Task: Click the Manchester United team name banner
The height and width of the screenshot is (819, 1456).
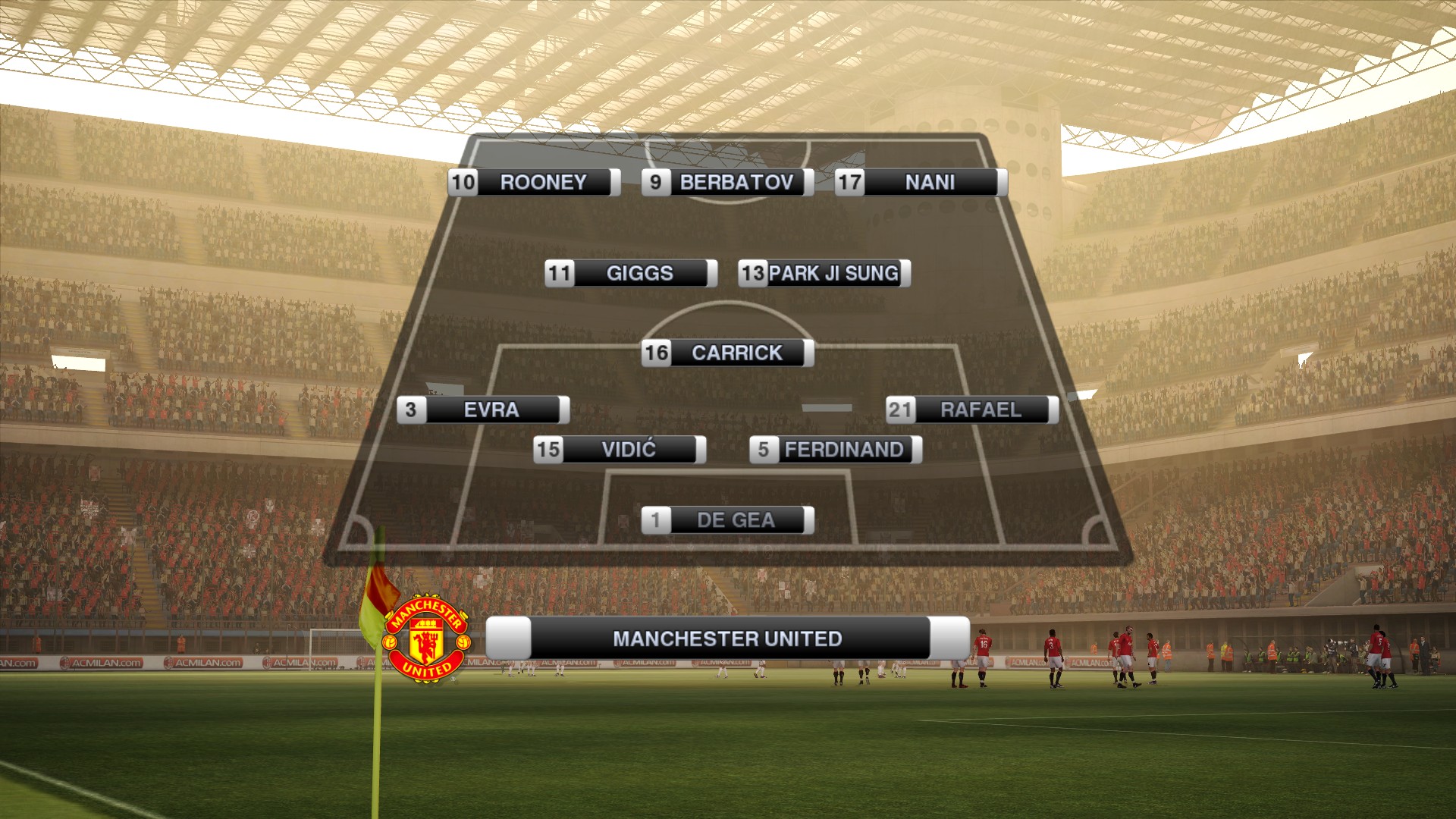Action: pos(727,639)
